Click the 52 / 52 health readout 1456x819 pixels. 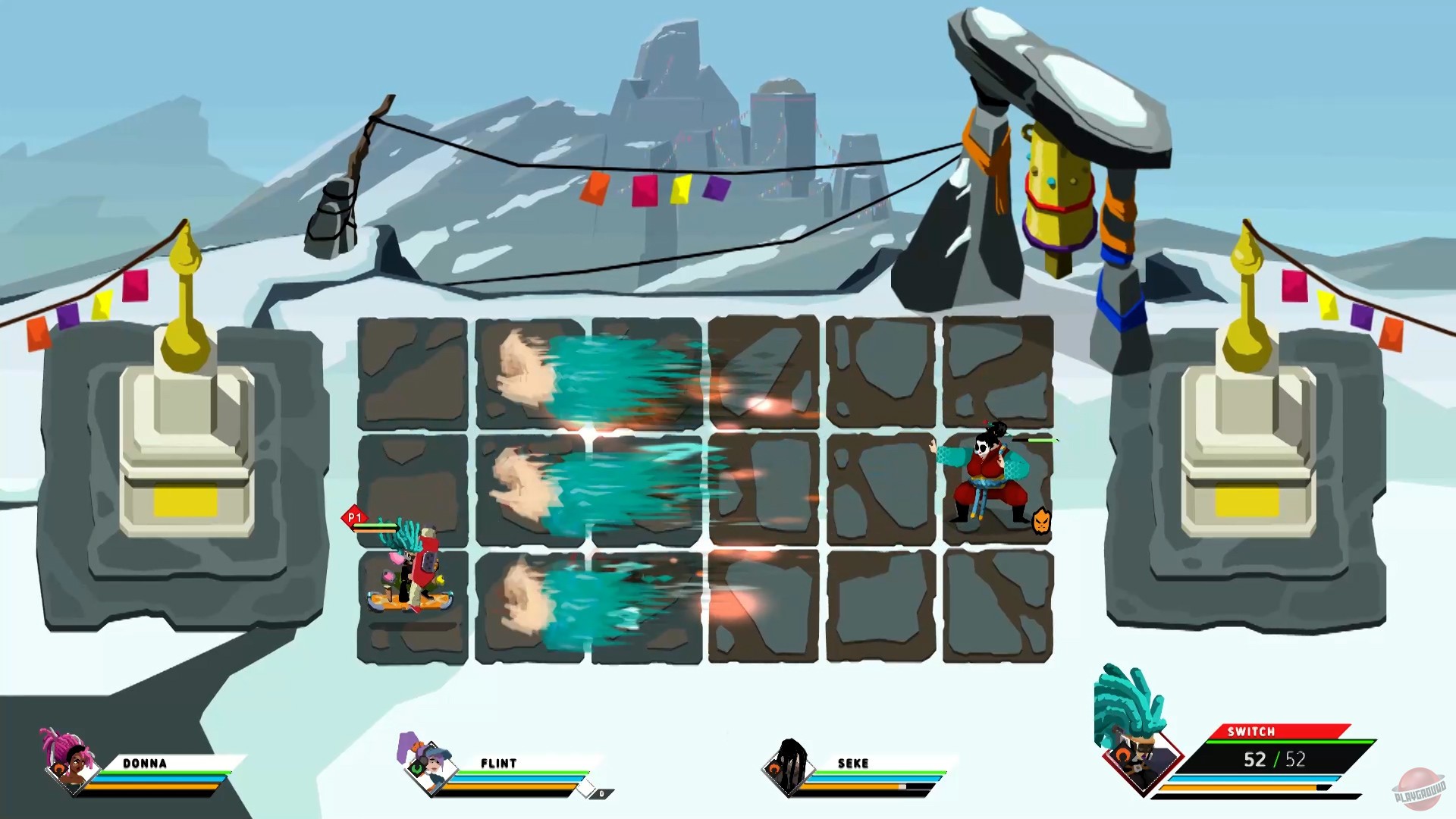[x=1274, y=758]
